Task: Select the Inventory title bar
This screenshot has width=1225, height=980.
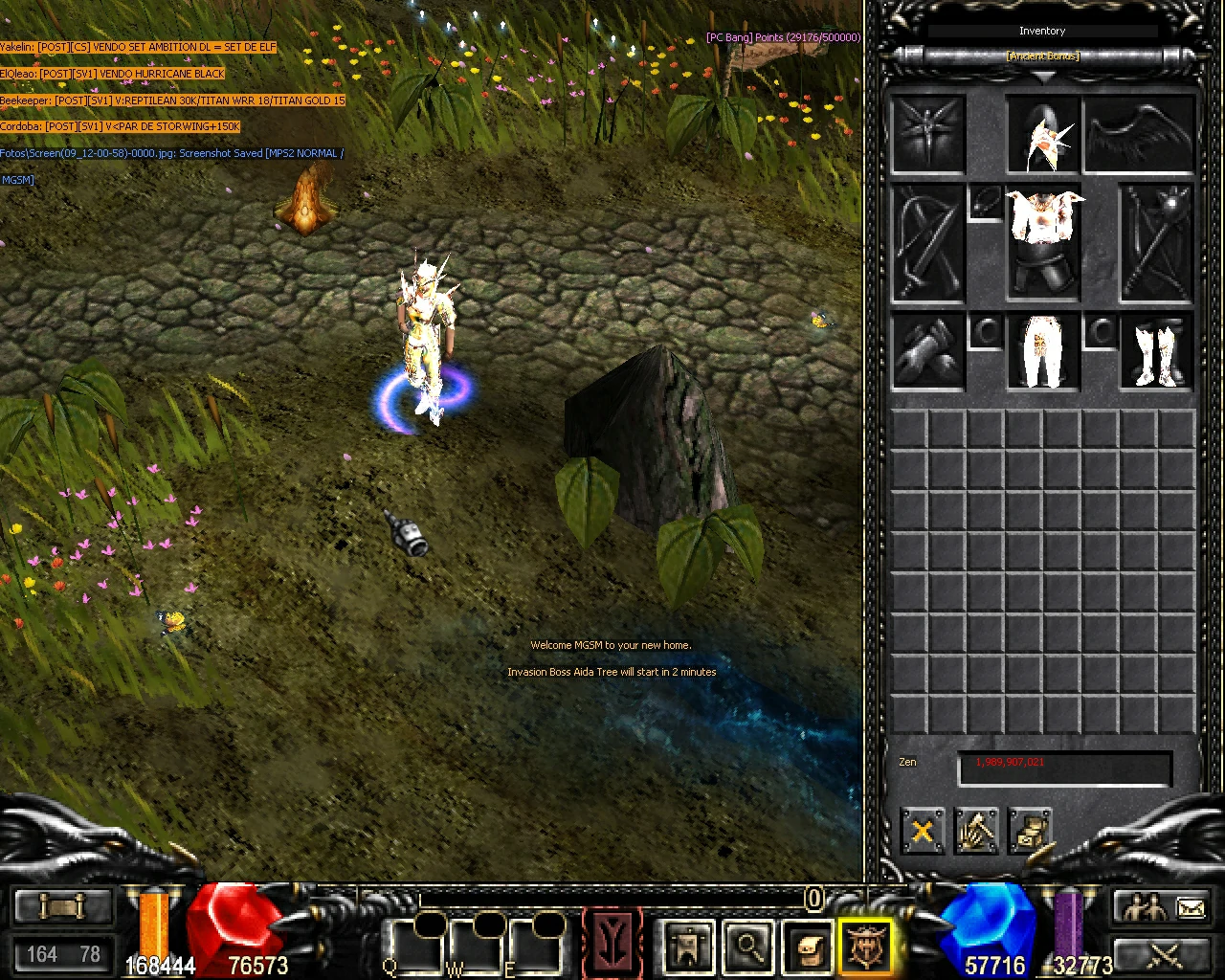Action: (x=1042, y=30)
